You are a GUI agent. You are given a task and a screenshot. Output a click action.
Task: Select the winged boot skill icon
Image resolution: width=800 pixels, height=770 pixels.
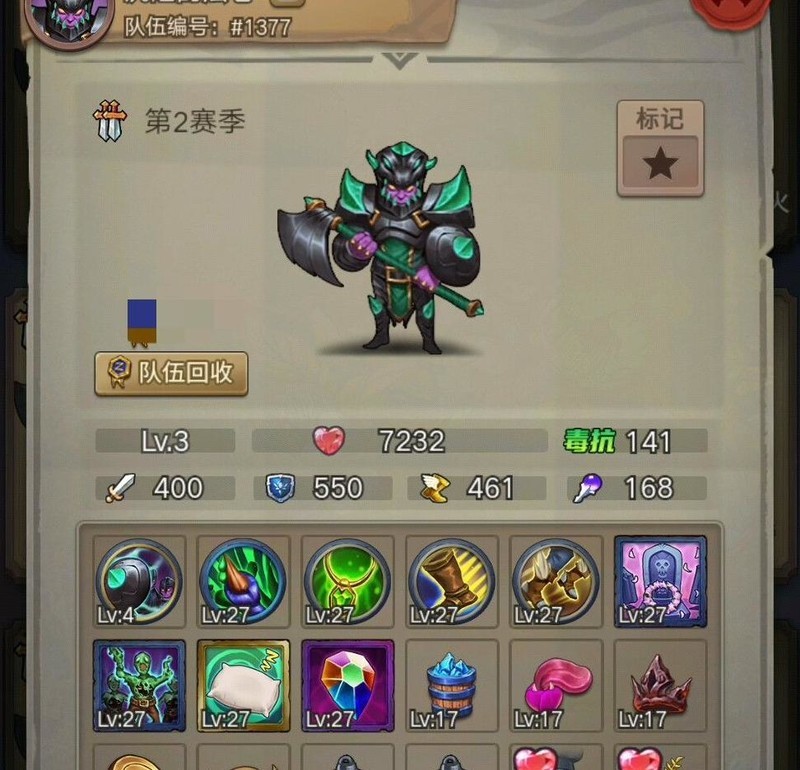pyautogui.click(x=451, y=582)
